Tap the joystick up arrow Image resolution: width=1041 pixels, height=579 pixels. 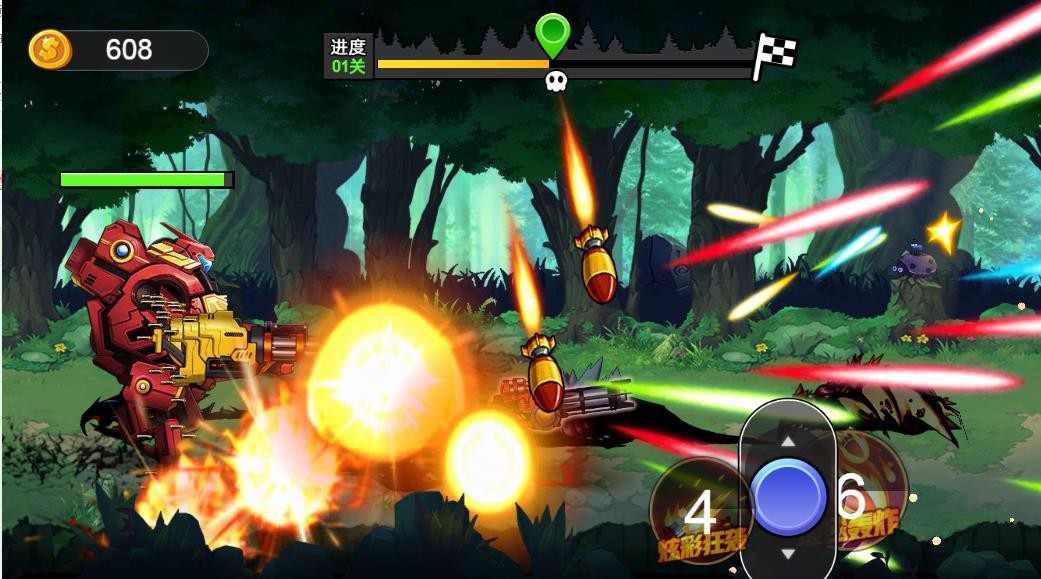[788, 440]
